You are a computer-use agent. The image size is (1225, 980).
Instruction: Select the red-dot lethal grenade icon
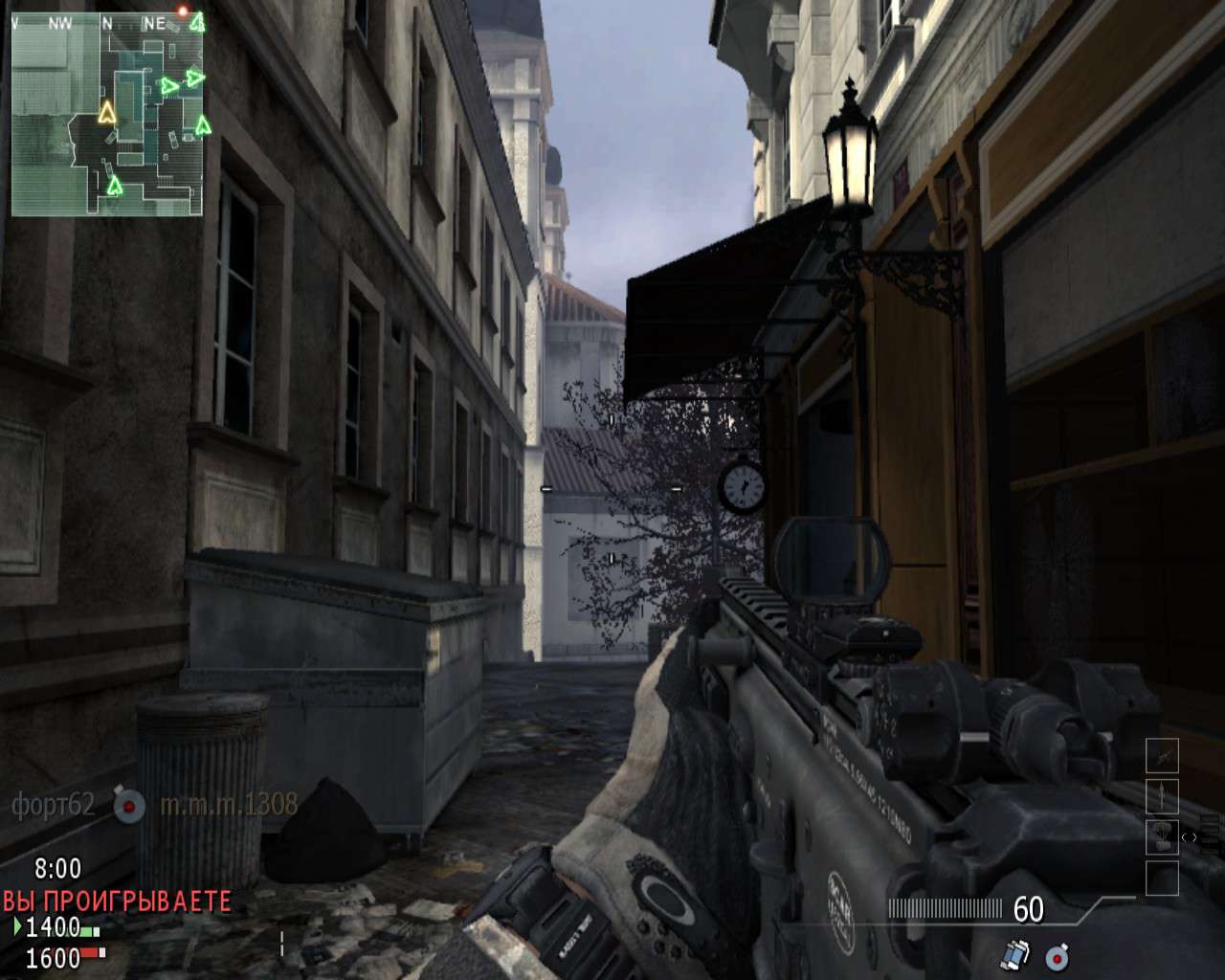1057,956
